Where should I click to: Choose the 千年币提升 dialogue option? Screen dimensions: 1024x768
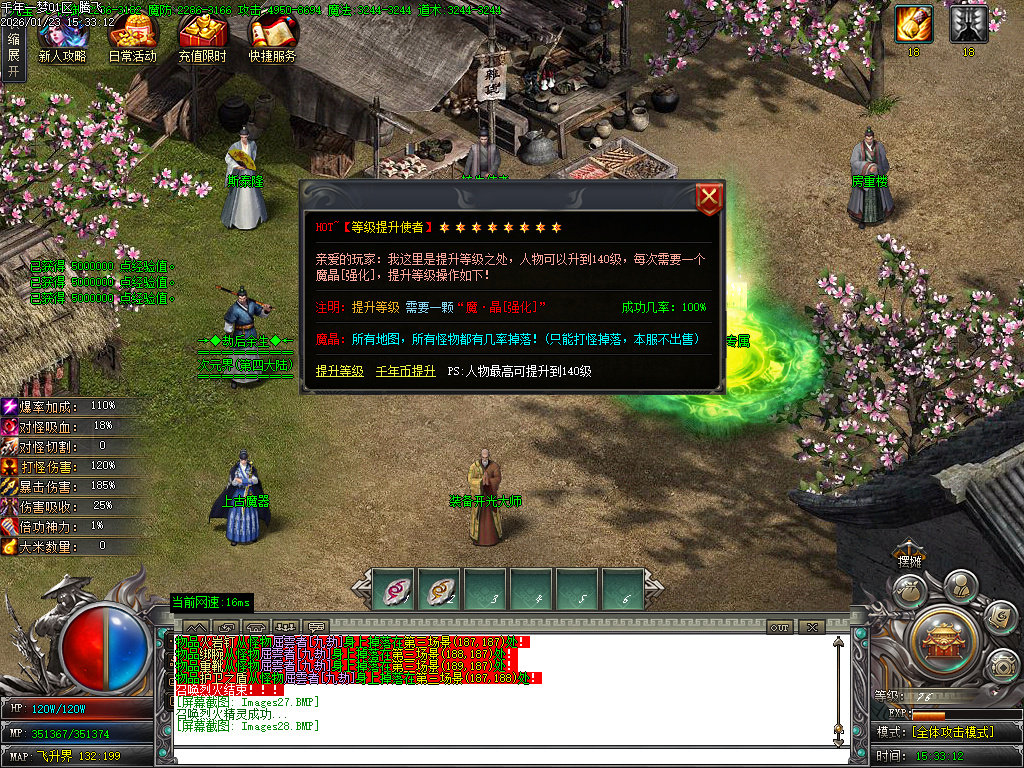click(405, 371)
